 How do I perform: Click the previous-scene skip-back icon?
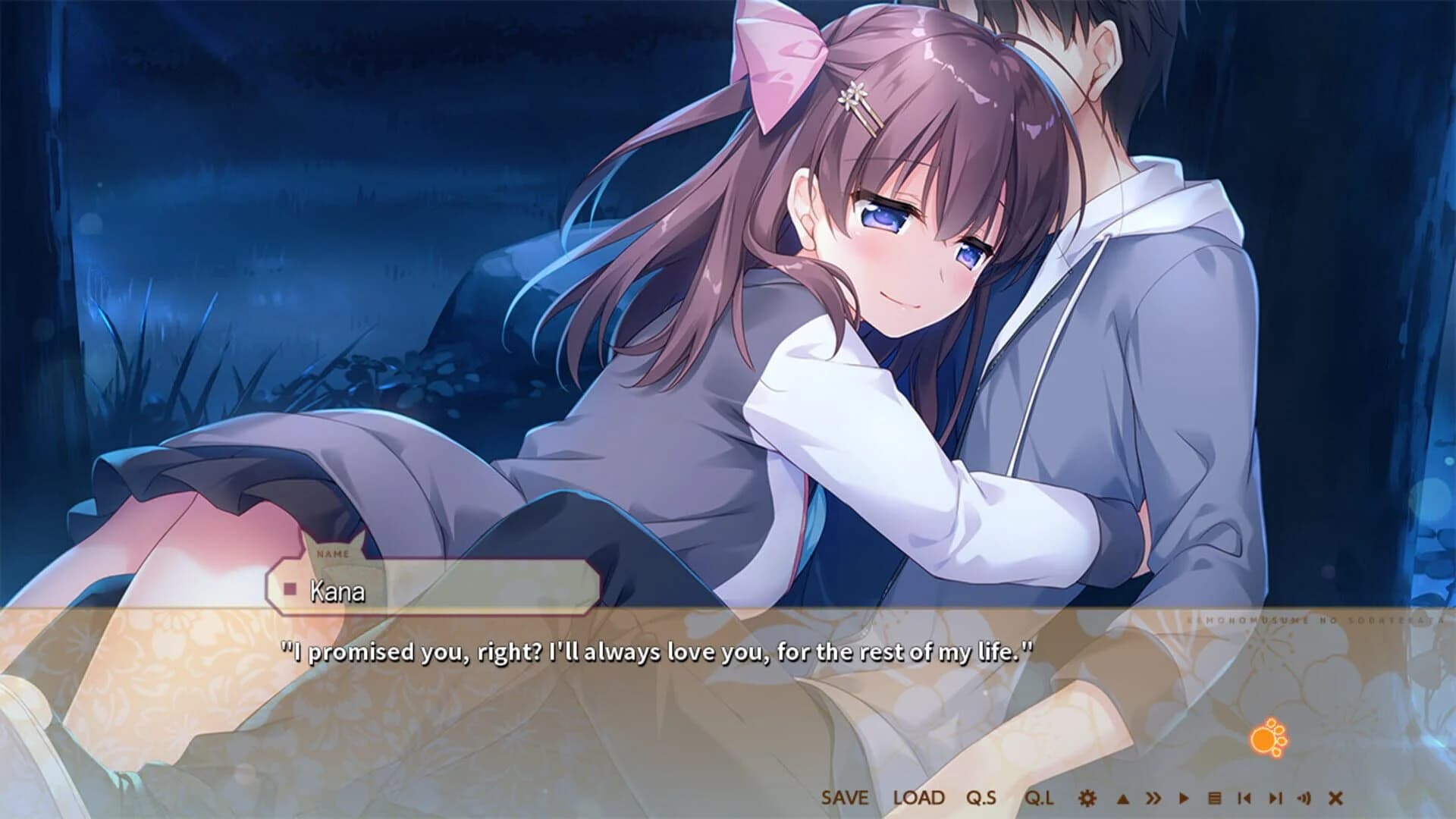pyautogui.click(x=1246, y=799)
